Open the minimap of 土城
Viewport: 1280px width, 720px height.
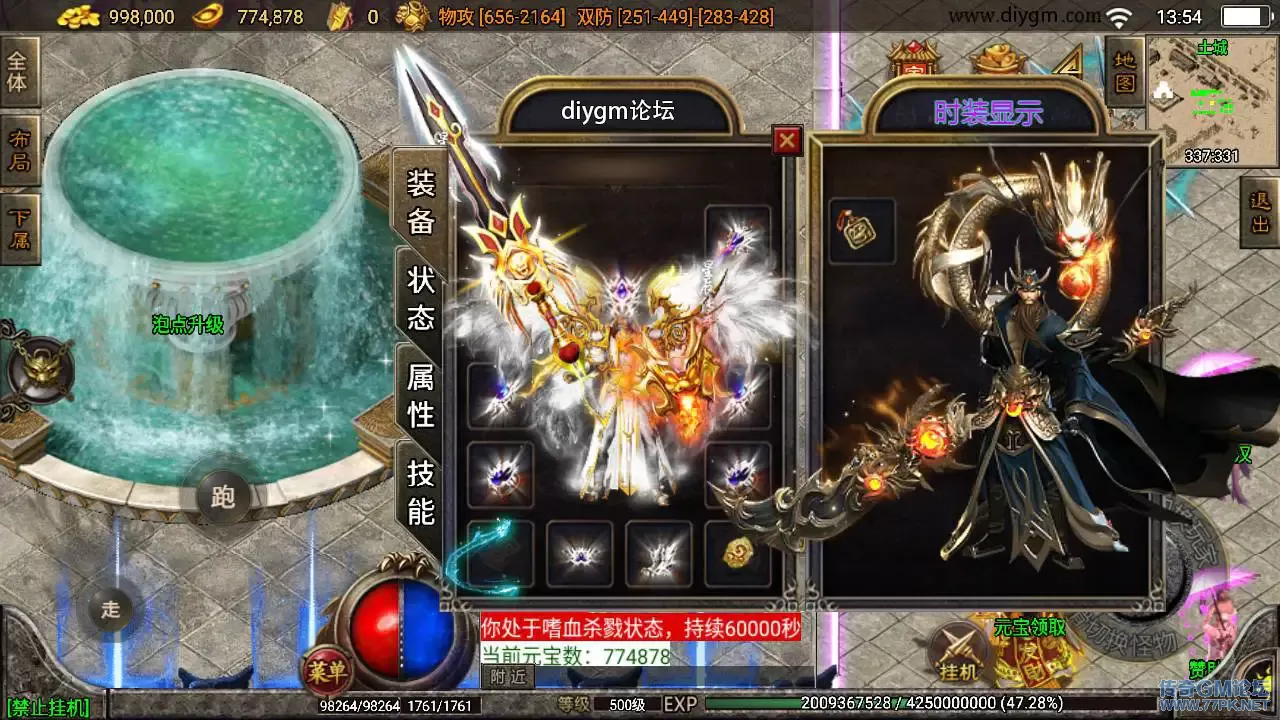pyautogui.click(x=1211, y=100)
